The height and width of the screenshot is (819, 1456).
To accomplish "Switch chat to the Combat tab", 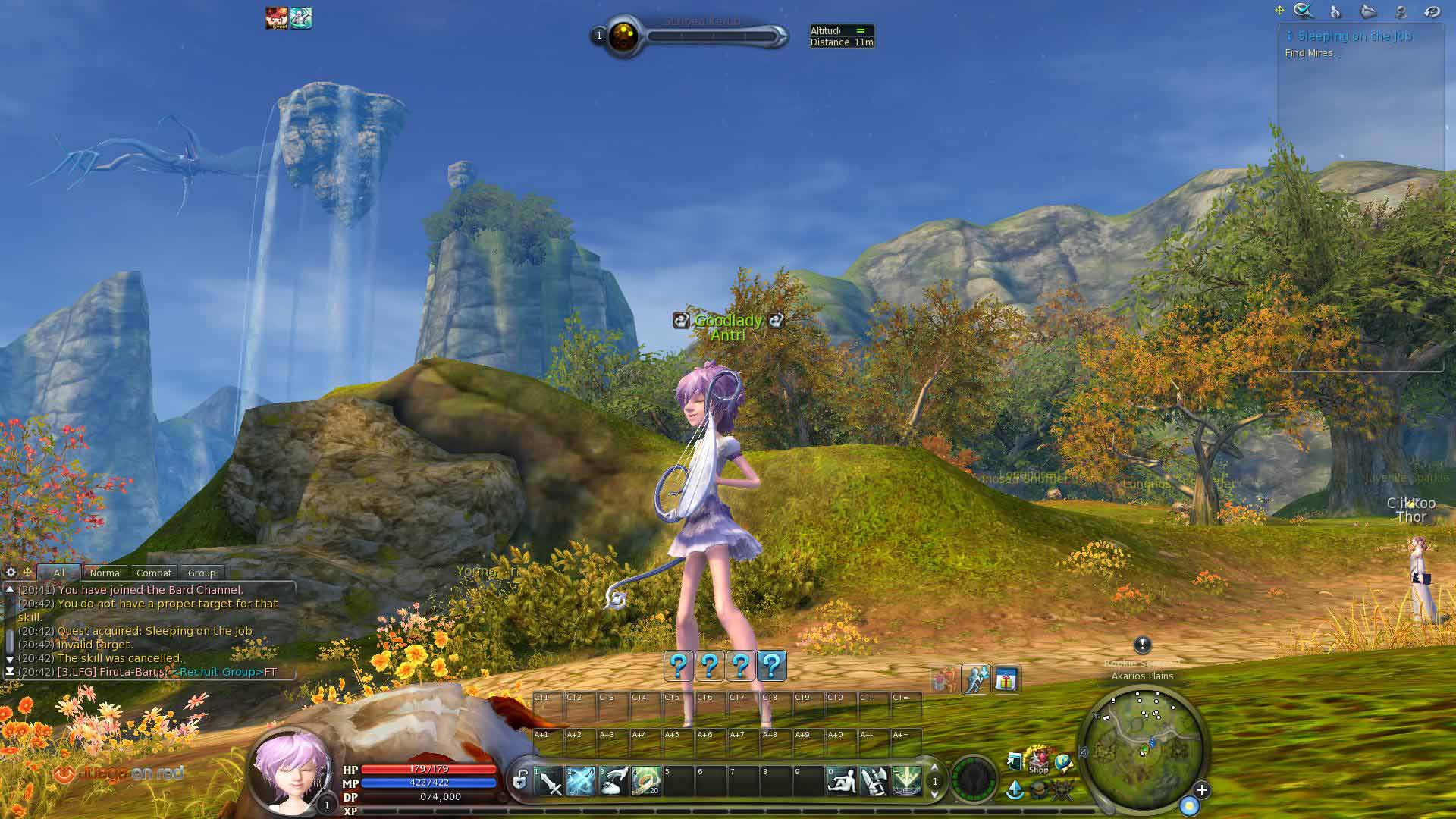I will click(154, 573).
